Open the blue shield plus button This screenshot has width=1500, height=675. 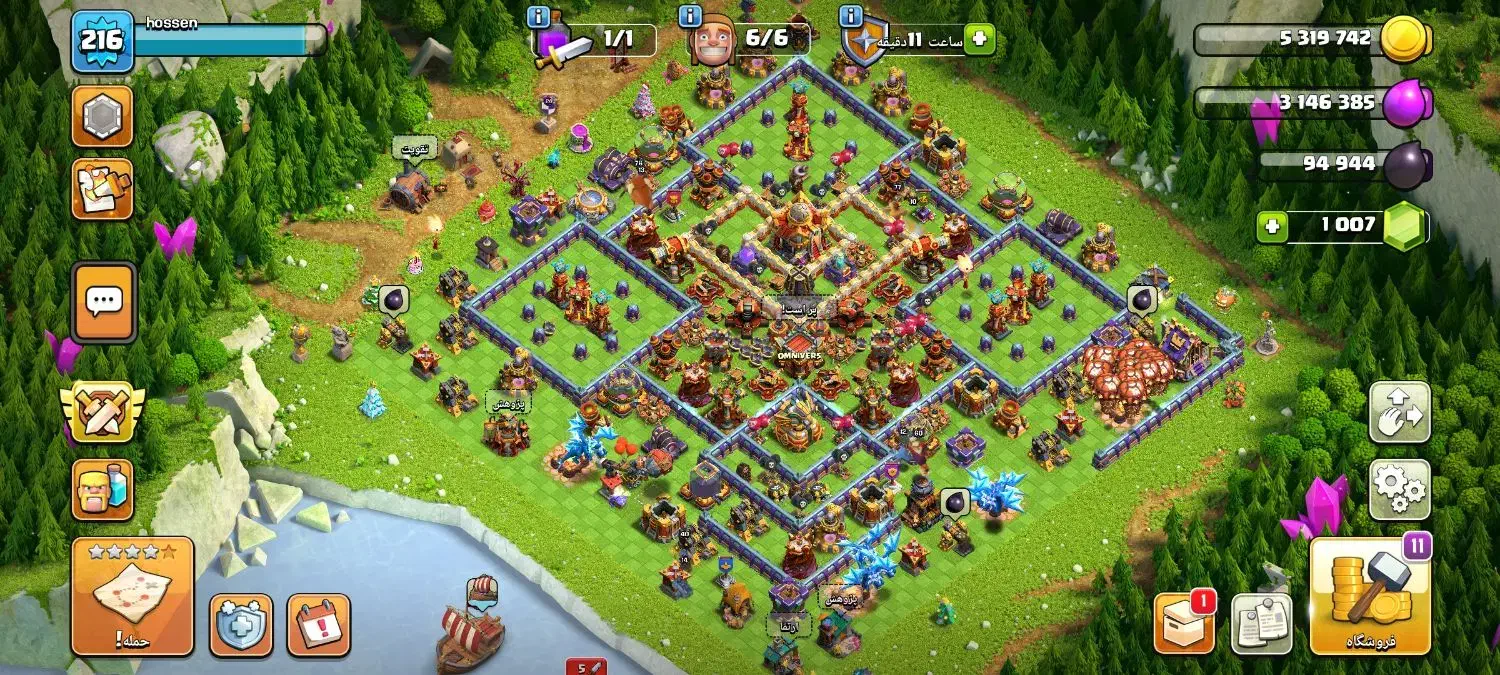click(x=241, y=625)
